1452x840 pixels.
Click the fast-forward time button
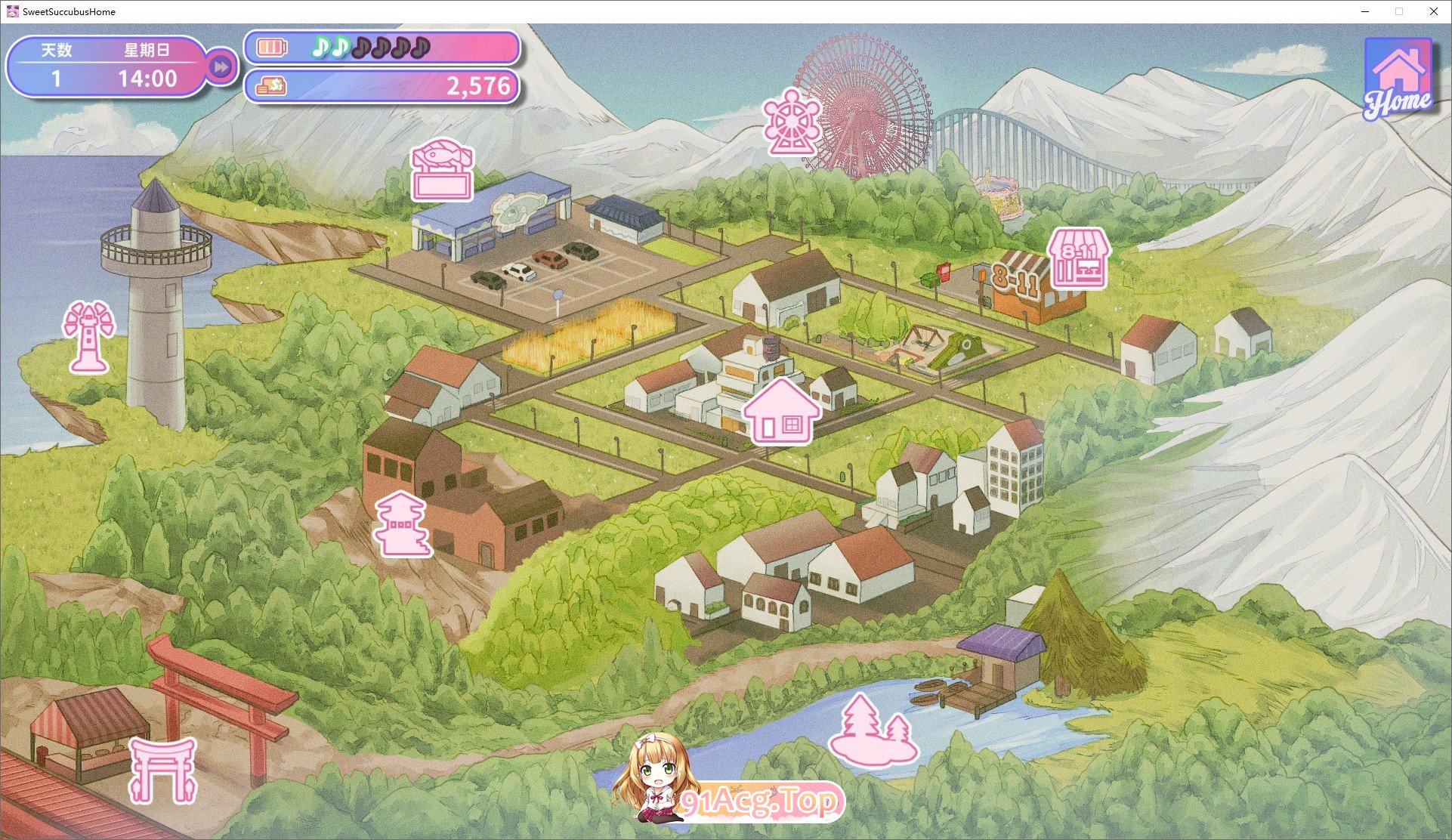tap(221, 67)
